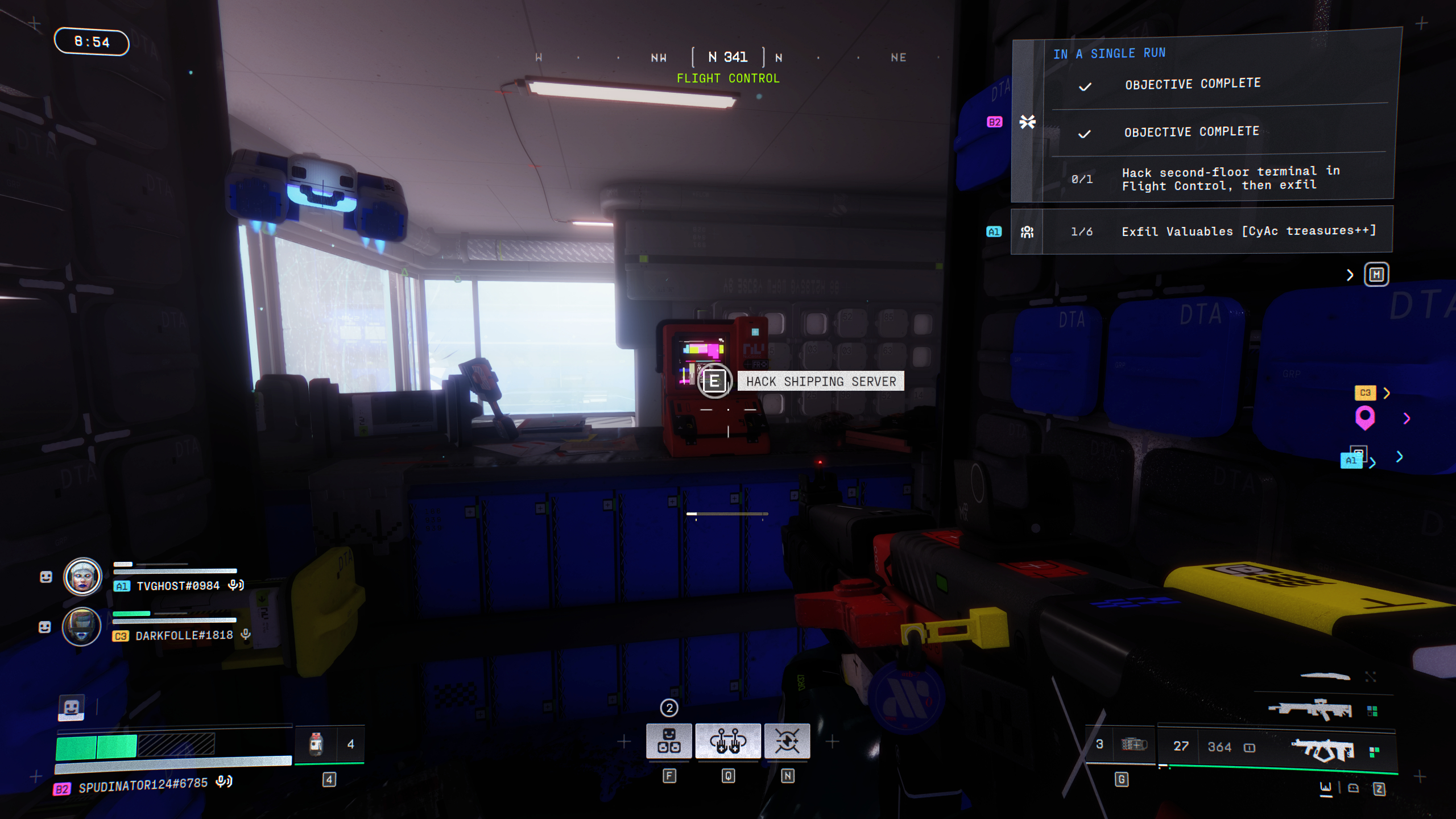Expand the yellow C3 tag chevron

point(1386,393)
